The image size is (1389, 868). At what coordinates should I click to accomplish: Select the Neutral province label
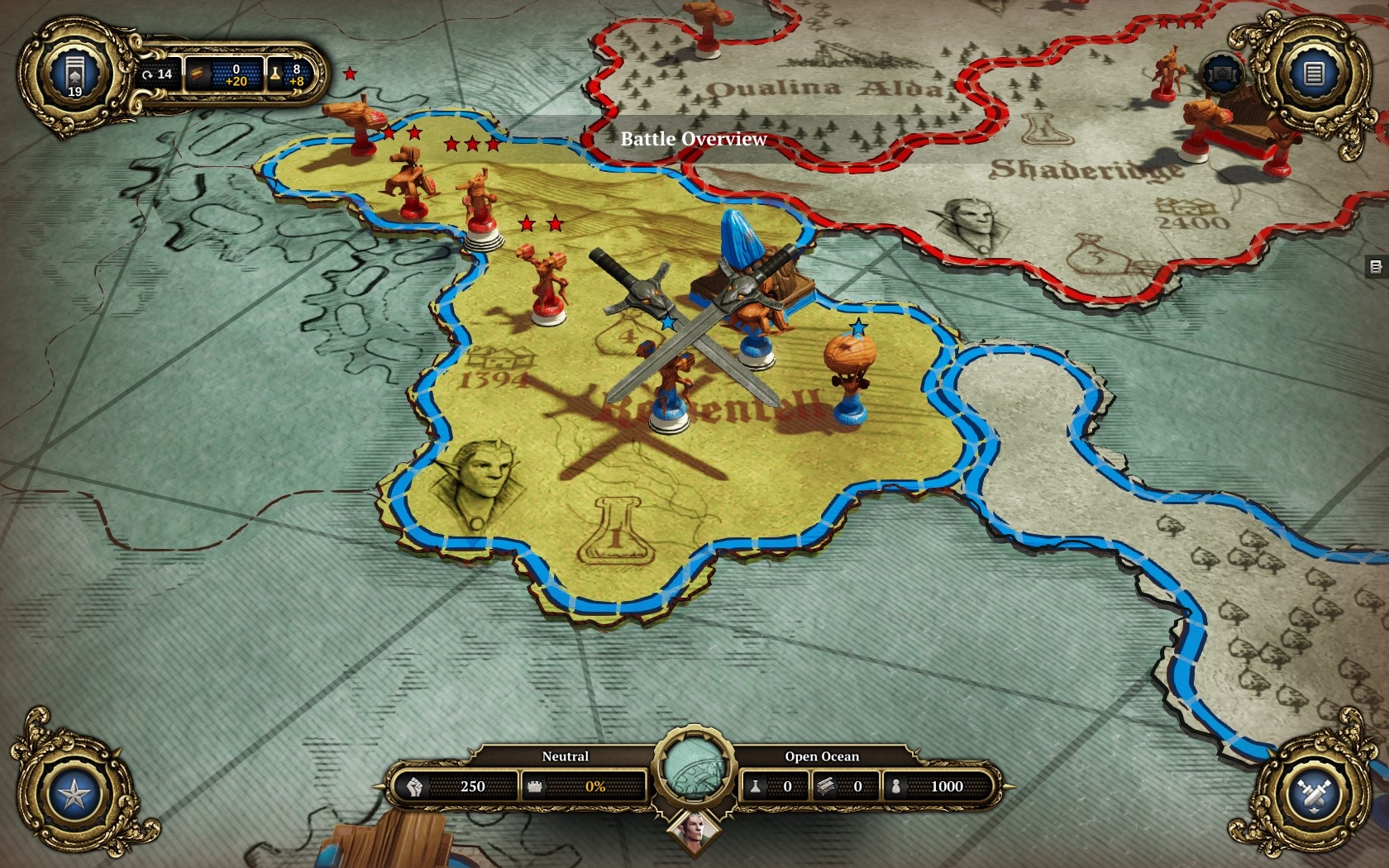565,756
